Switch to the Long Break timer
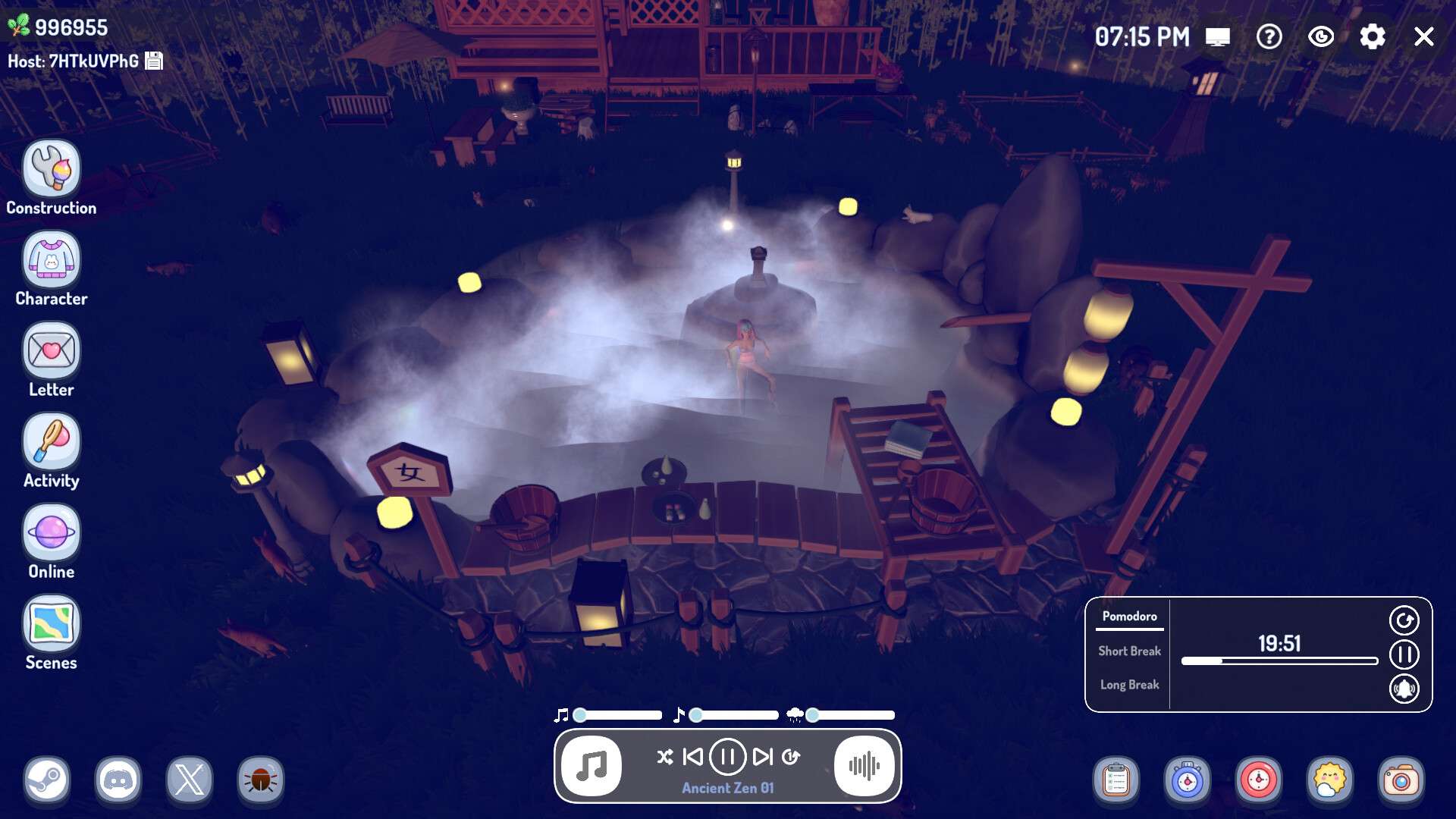This screenshot has width=1456, height=819. point(1129,685)
